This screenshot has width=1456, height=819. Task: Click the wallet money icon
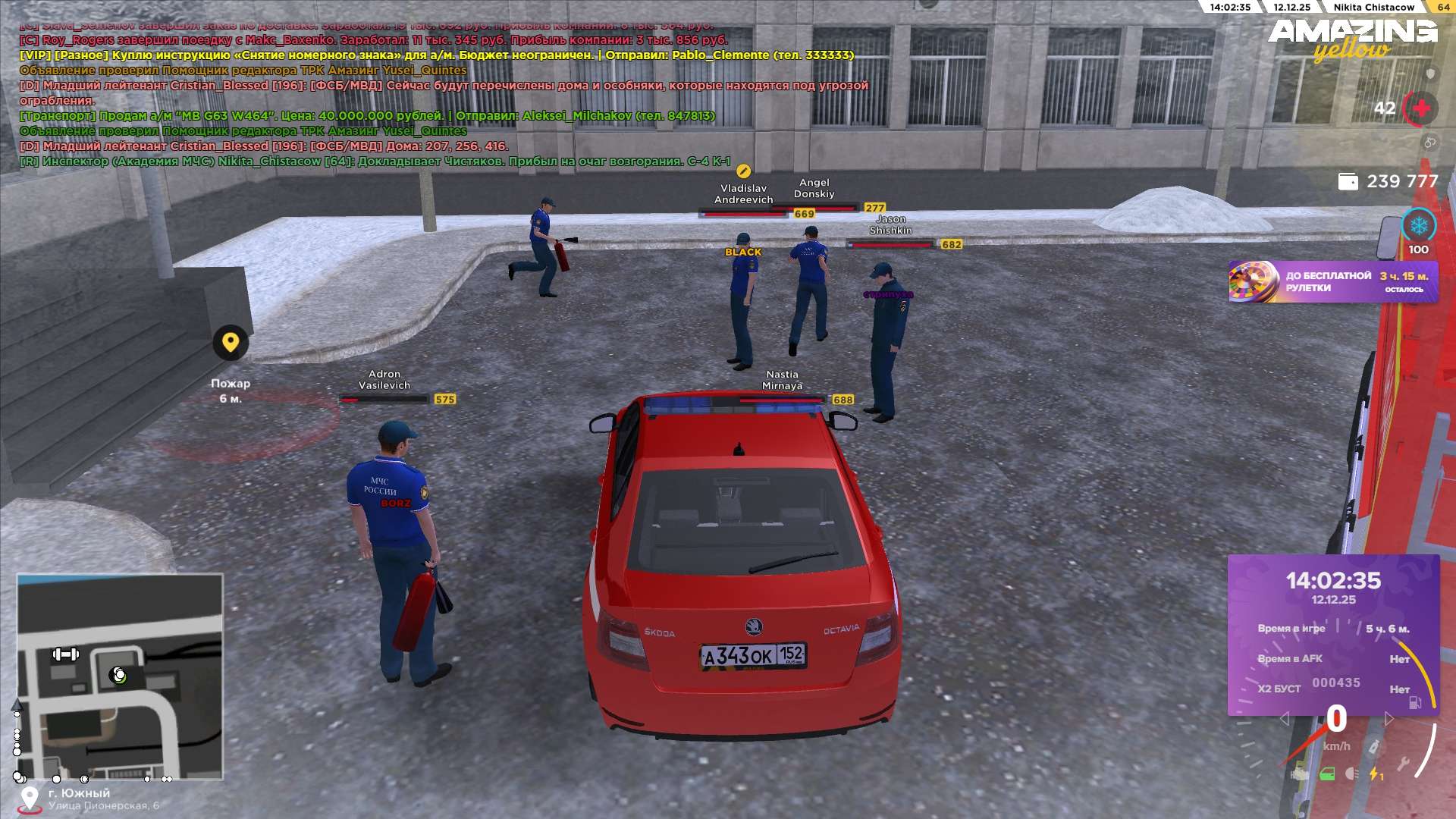(x=1348, y=182)
